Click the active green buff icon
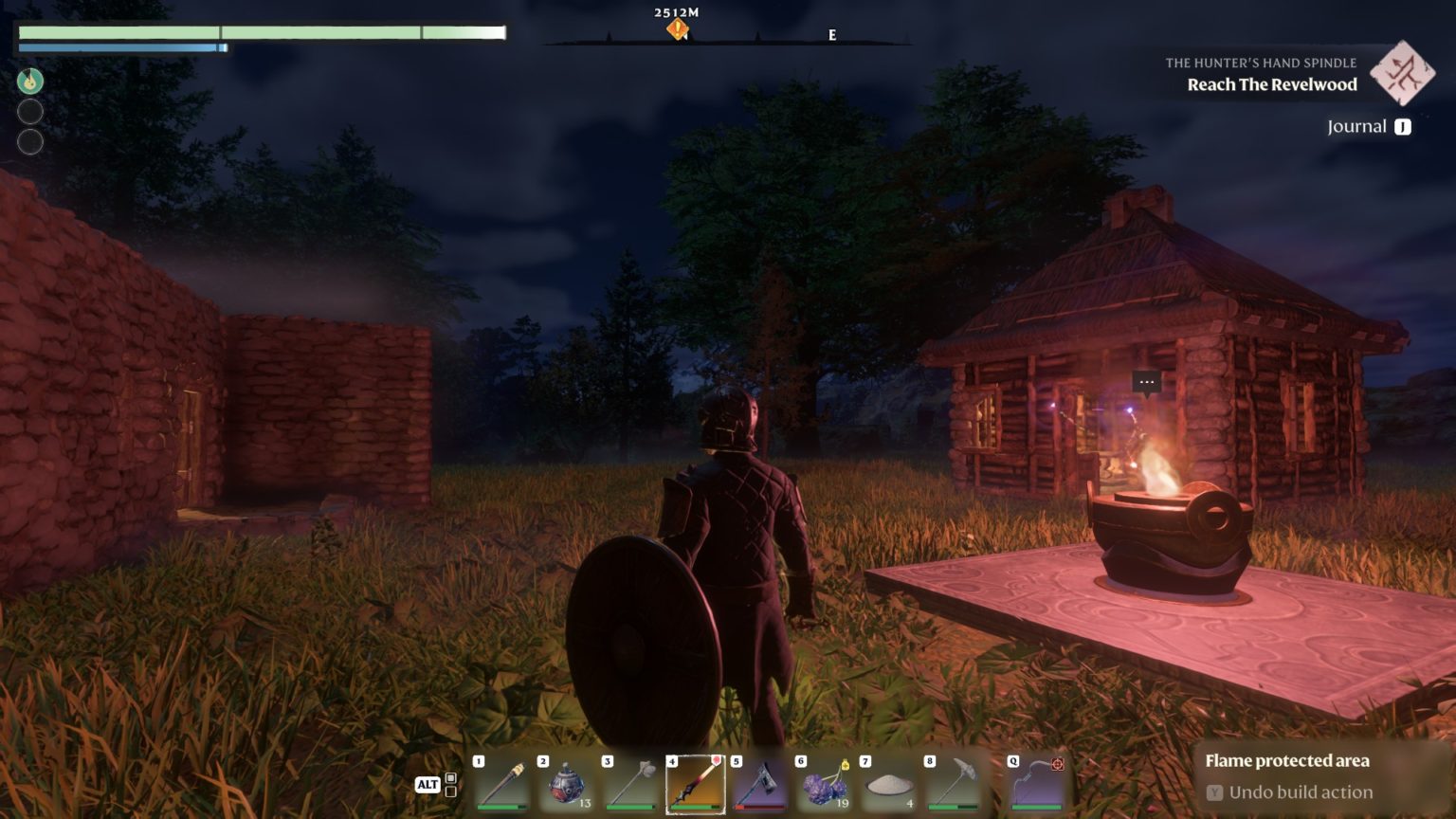This screenshot has height=819, width=1456. point(30,81)
